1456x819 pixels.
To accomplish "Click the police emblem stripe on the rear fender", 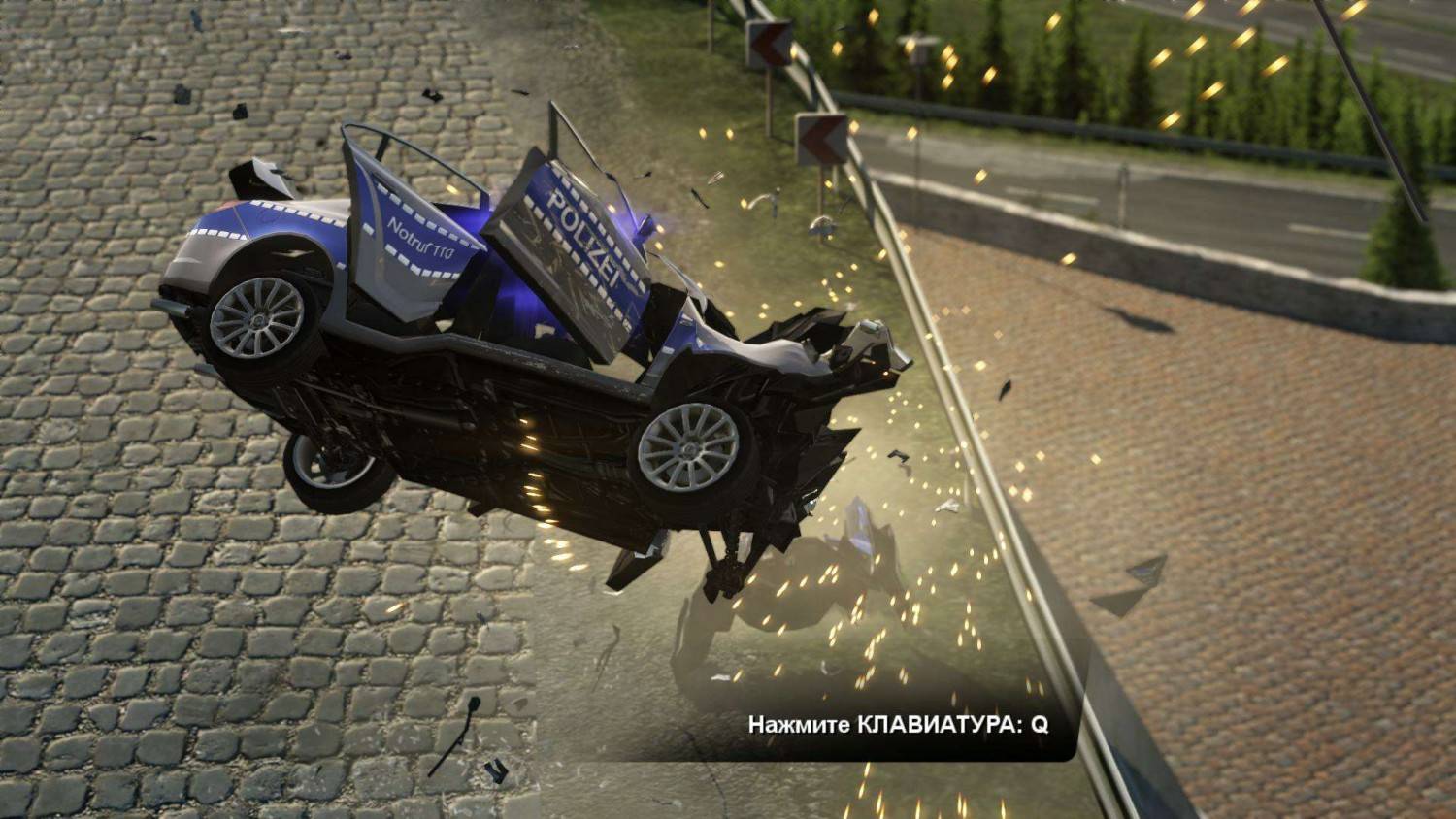I will click(x=243, y=233).
